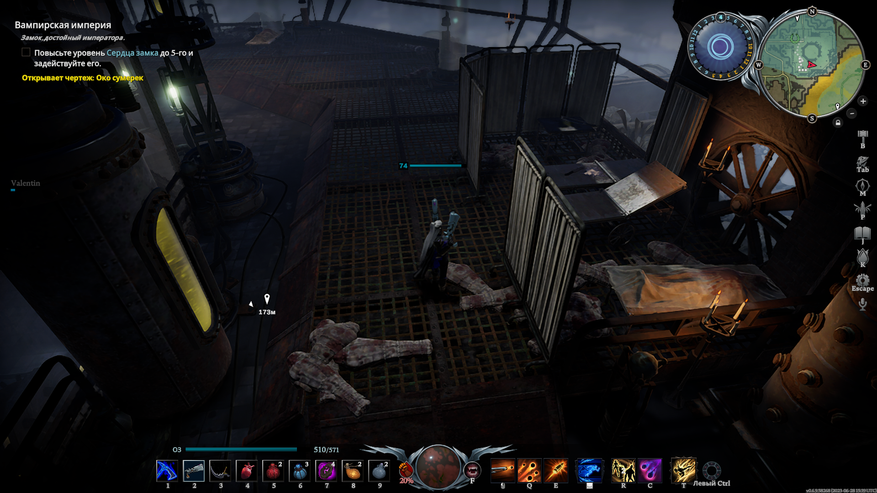This screenshot has width=877, height=493.
Task: Toggle the microphone voice chat icon
Action: (862, 303)
